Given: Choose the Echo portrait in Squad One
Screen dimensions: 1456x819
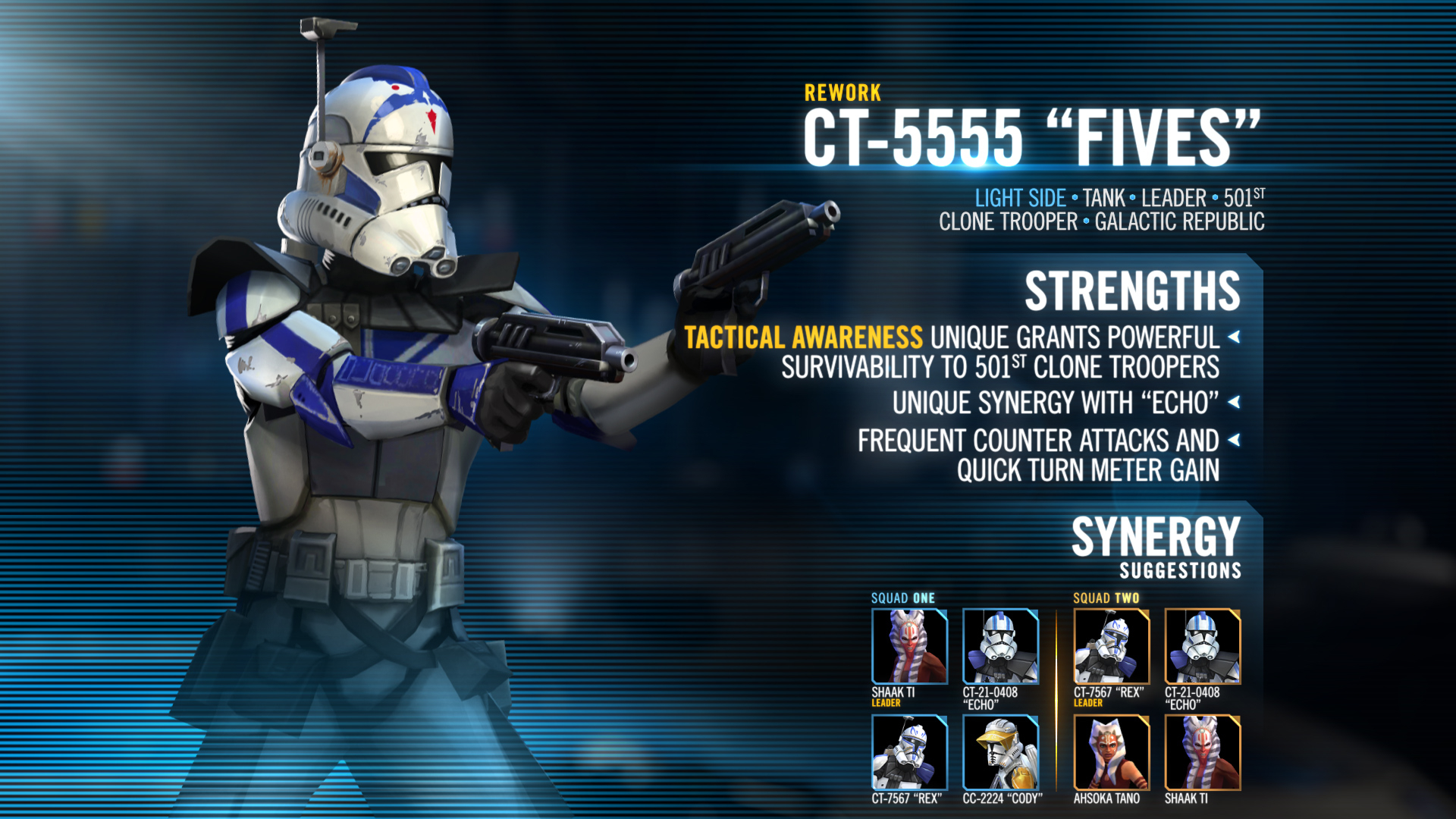Looking at the screenshot, I should click(x=1000, y=646).
